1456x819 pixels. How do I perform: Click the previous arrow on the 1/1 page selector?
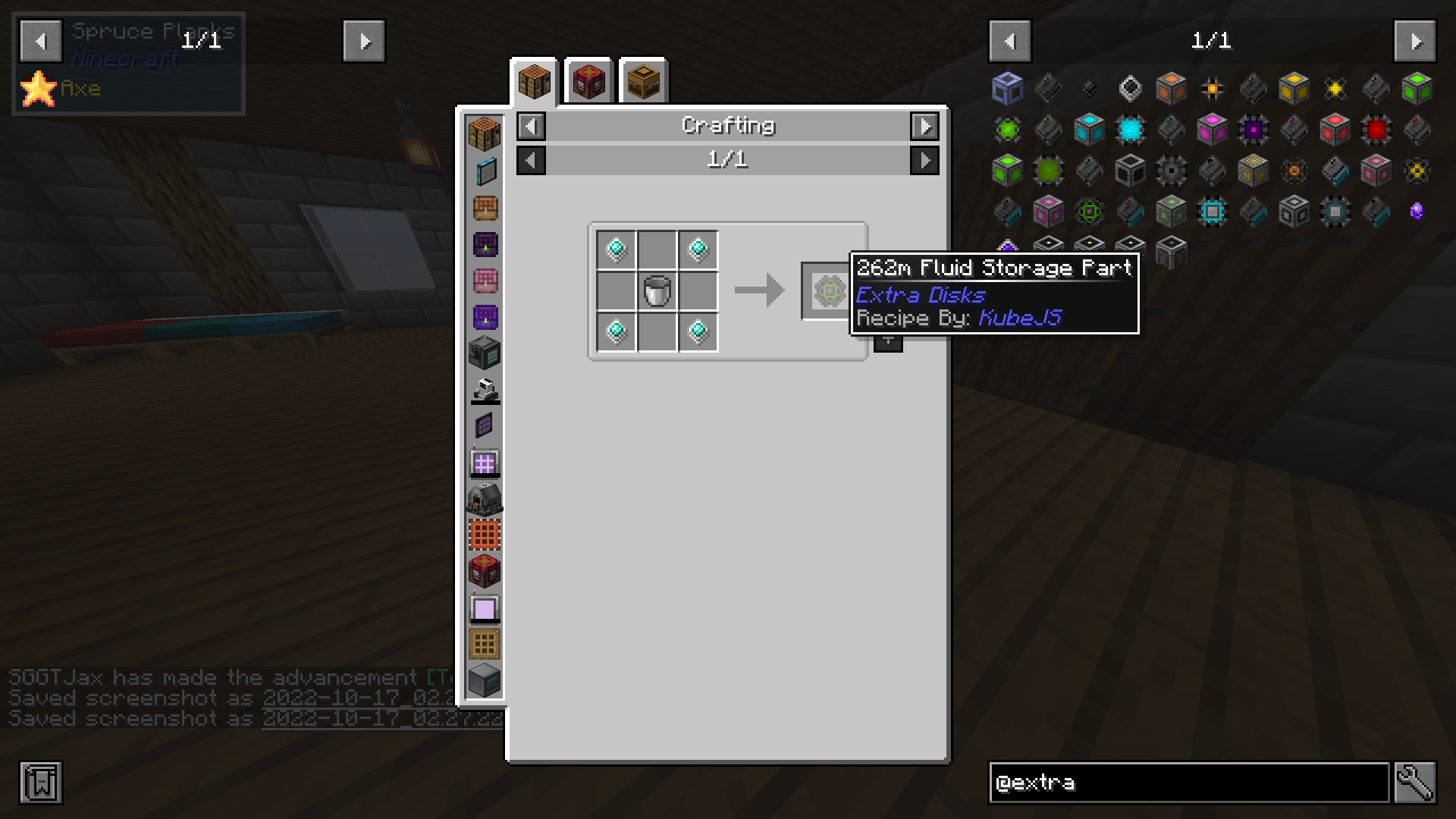tap(531, 160)
